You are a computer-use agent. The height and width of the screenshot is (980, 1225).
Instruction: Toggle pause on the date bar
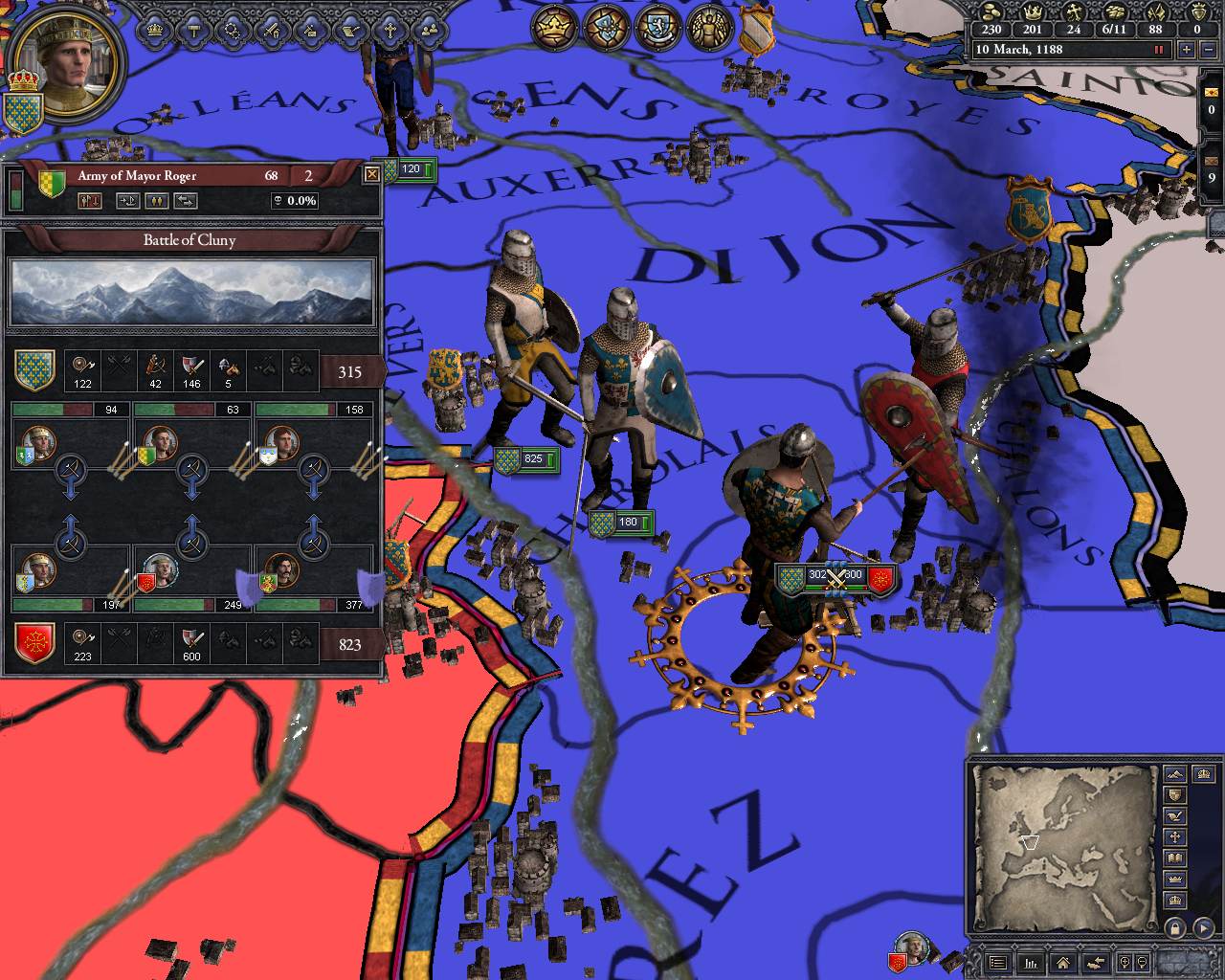tap(1159, 49)
